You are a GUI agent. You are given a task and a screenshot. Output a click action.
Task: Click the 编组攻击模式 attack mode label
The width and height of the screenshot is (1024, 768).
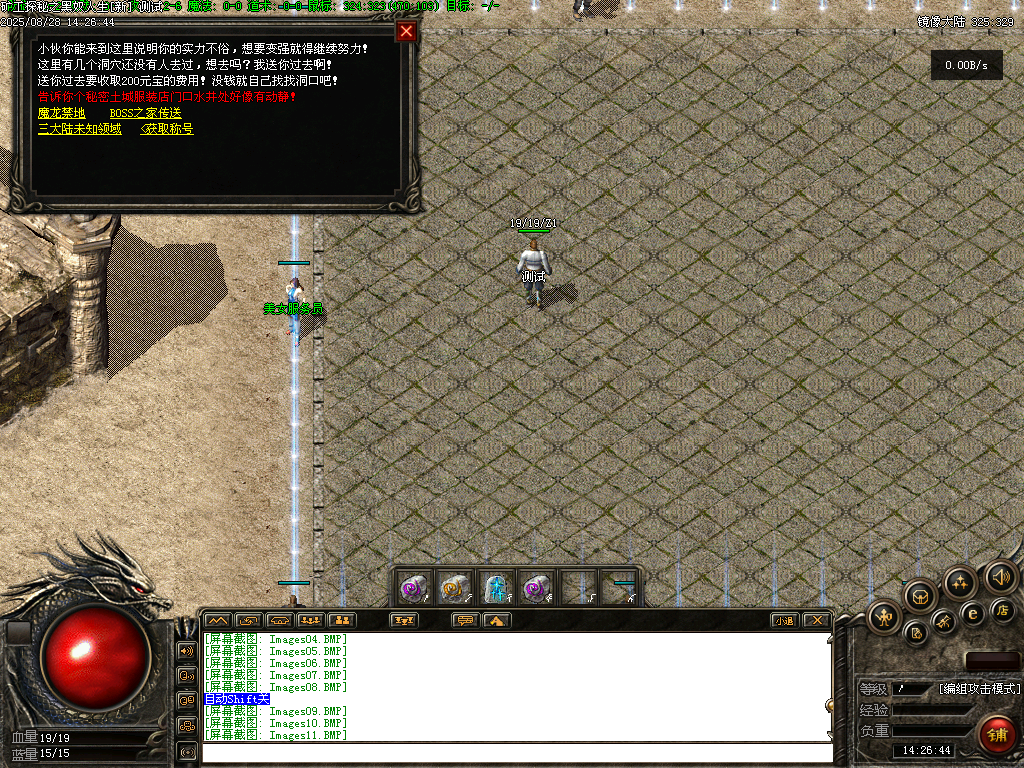pyautogui.click(x=979, y=688)
